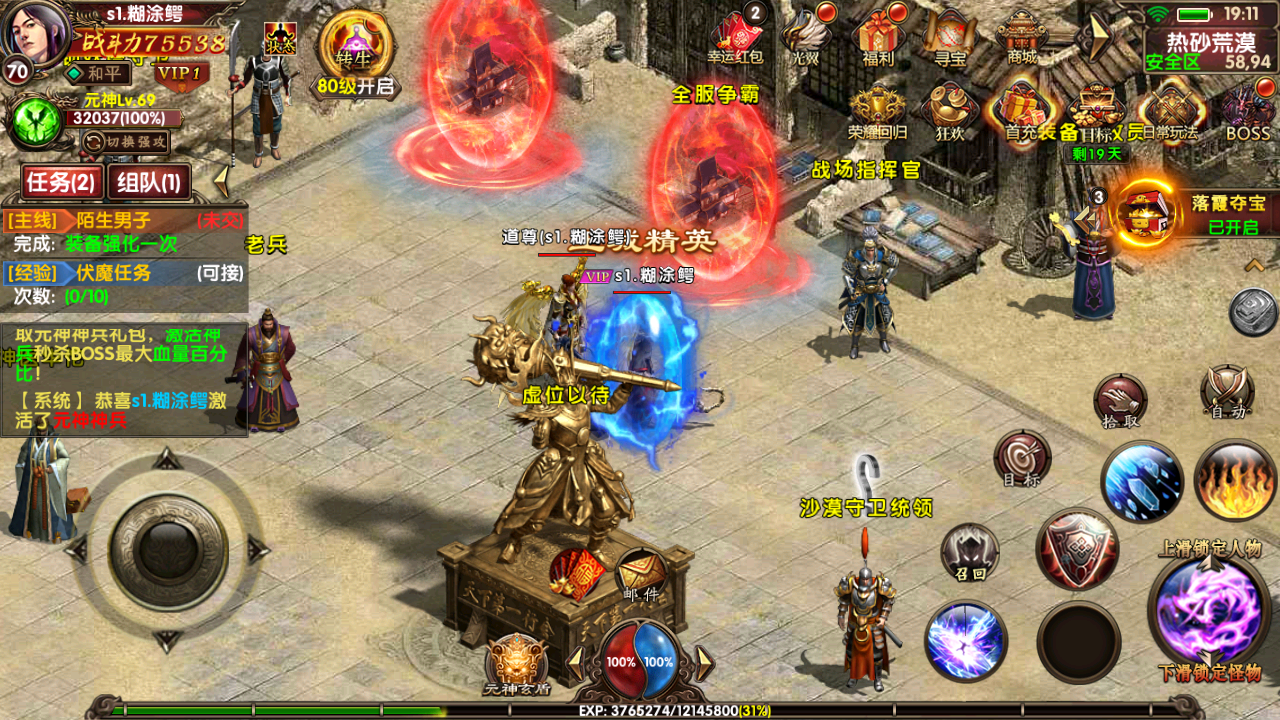
Task: Toggle 自动 auto-battle crossed swords
Action: tap(1227, 392)
